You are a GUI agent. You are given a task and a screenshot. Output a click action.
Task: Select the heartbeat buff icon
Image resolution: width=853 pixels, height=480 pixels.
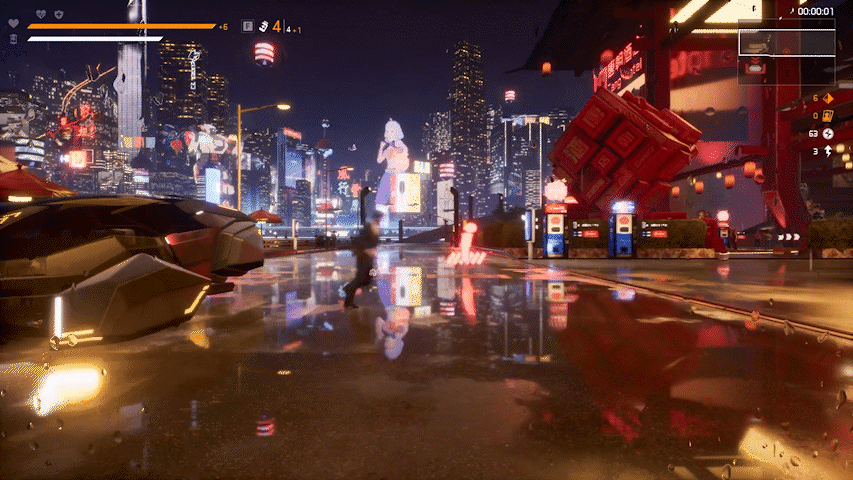click(41, 14)
